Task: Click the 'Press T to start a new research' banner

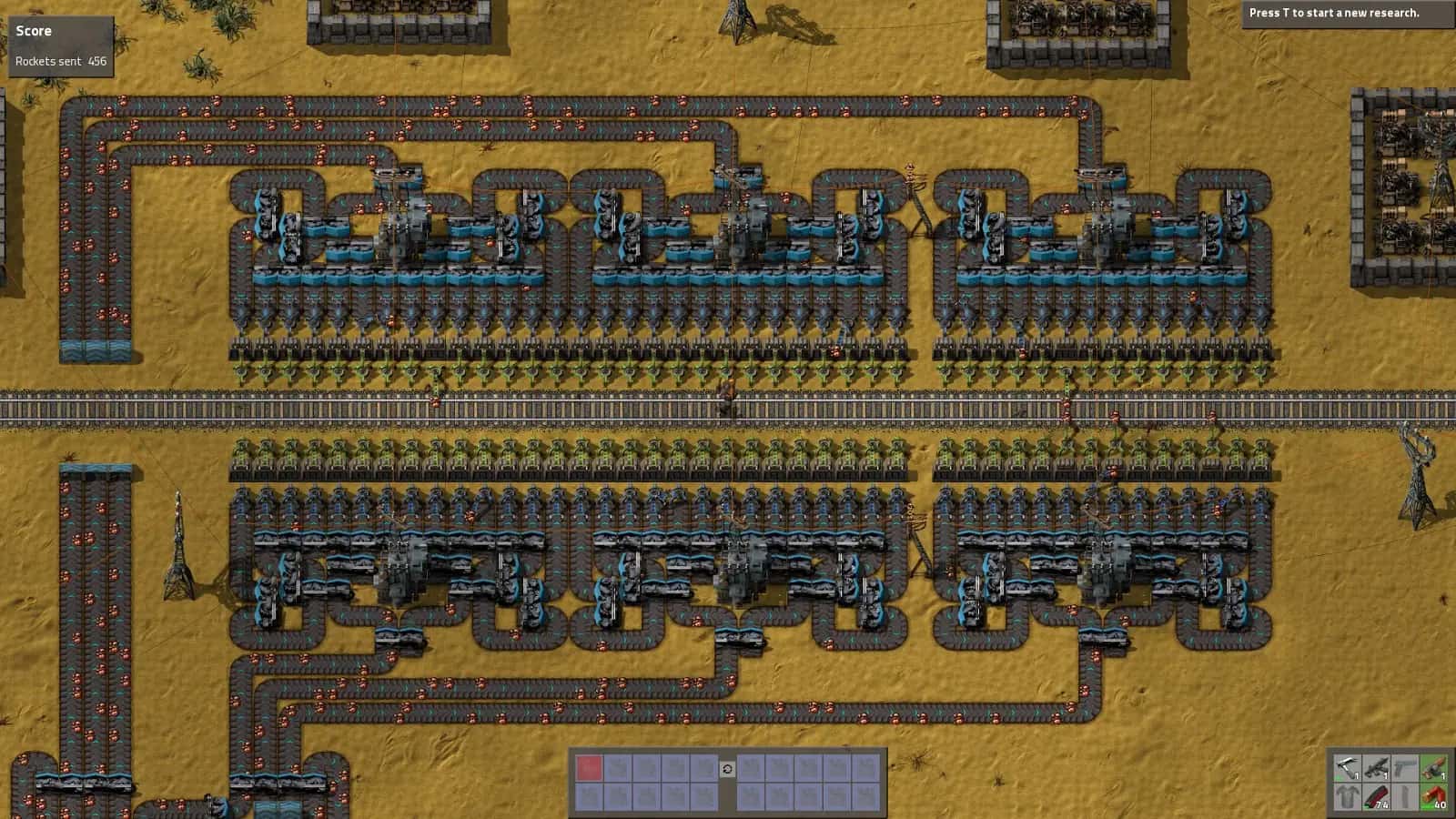Action: pos(1335,13)
